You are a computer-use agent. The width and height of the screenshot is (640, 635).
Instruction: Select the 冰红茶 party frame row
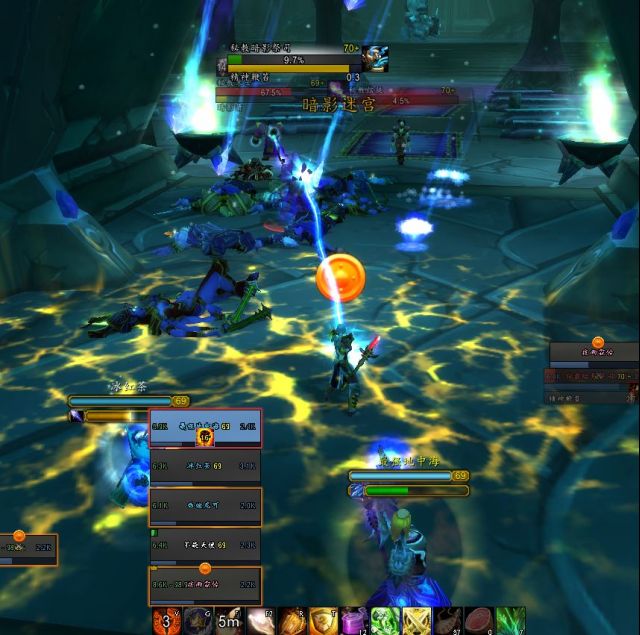tap(205, 466)
